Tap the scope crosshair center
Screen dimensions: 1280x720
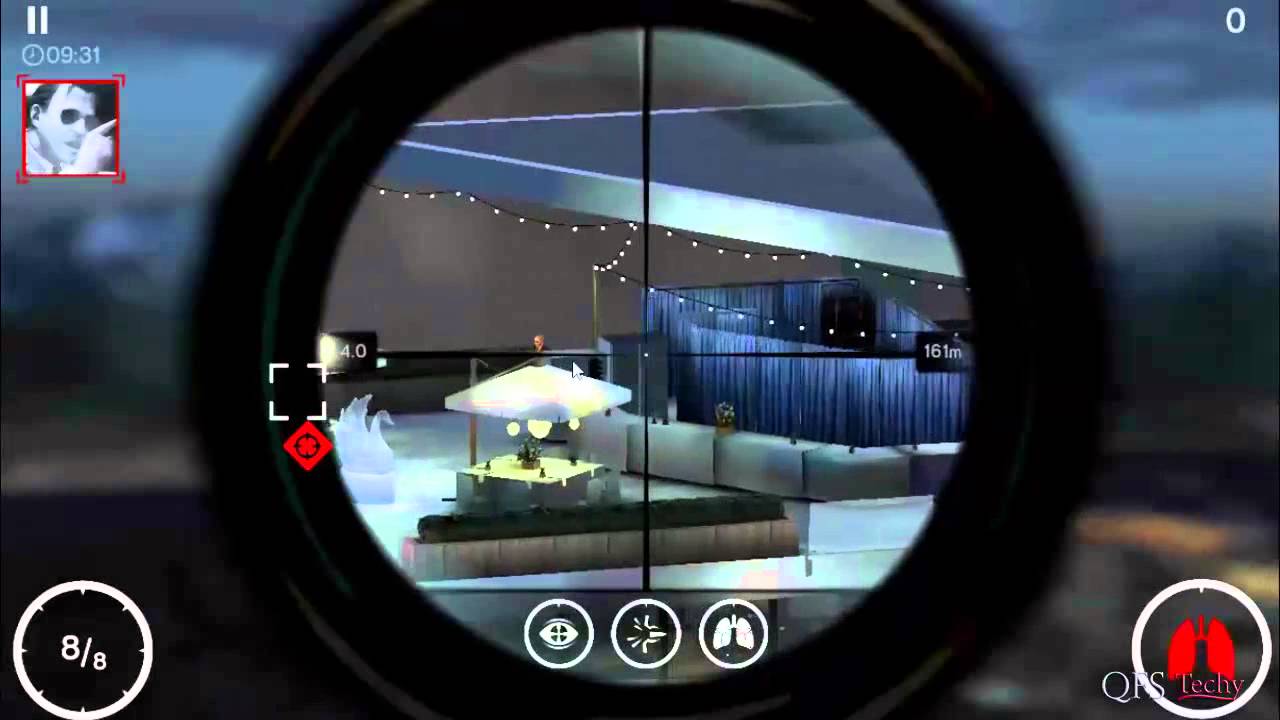point(645,355)
